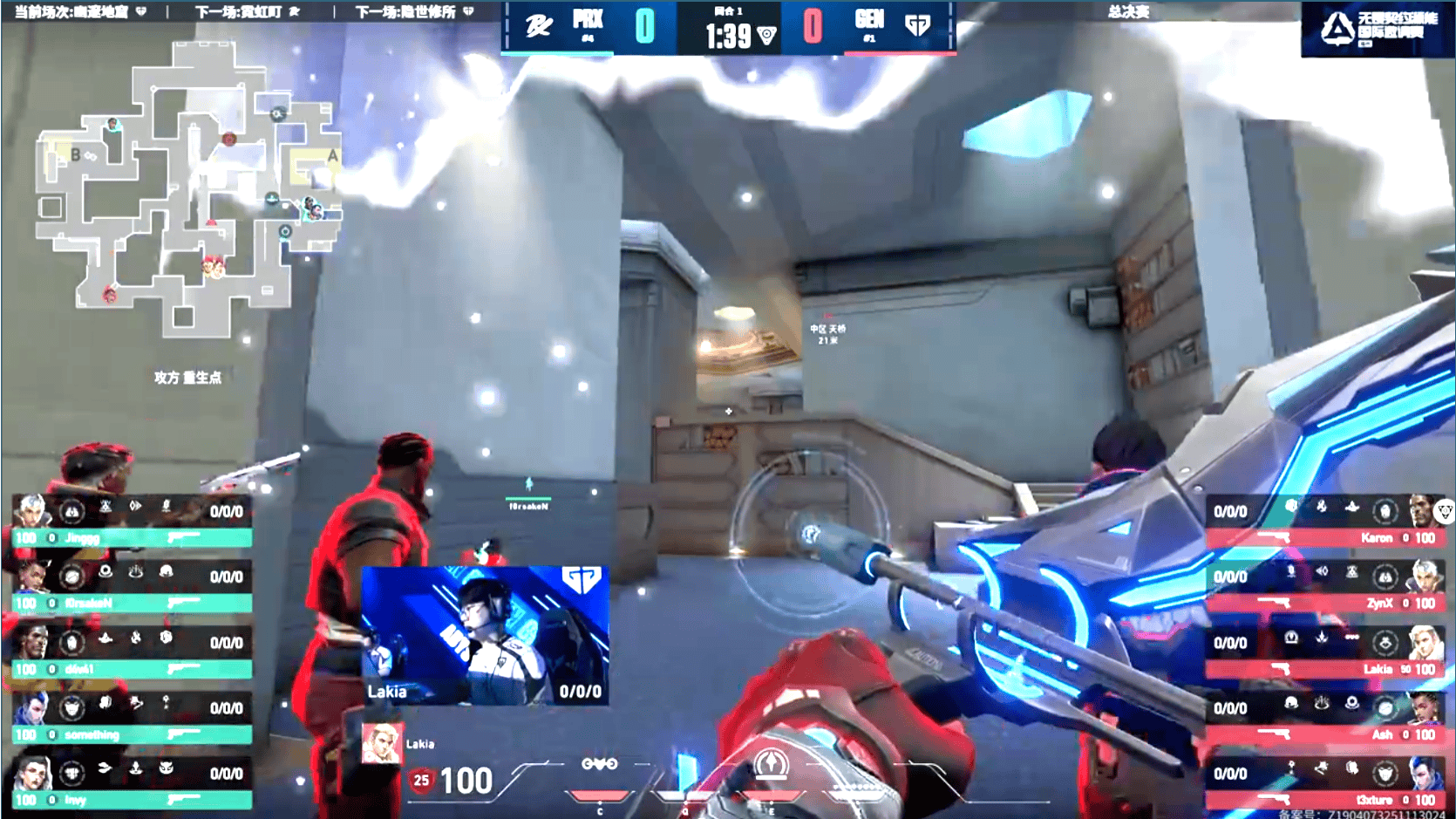Click Lakia's agent portrait beside the health

click(382, 743)
